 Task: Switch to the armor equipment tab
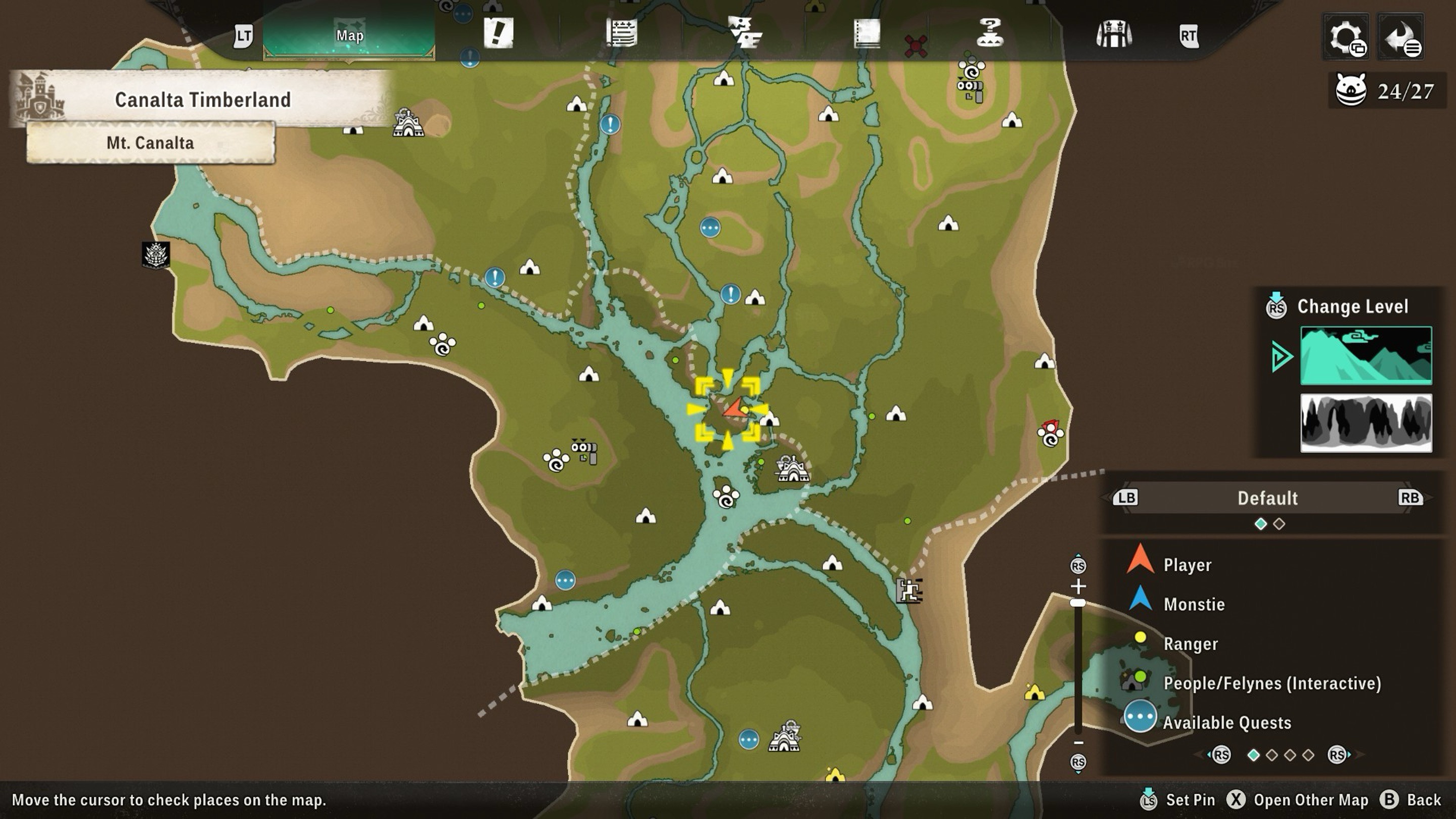1113,34
